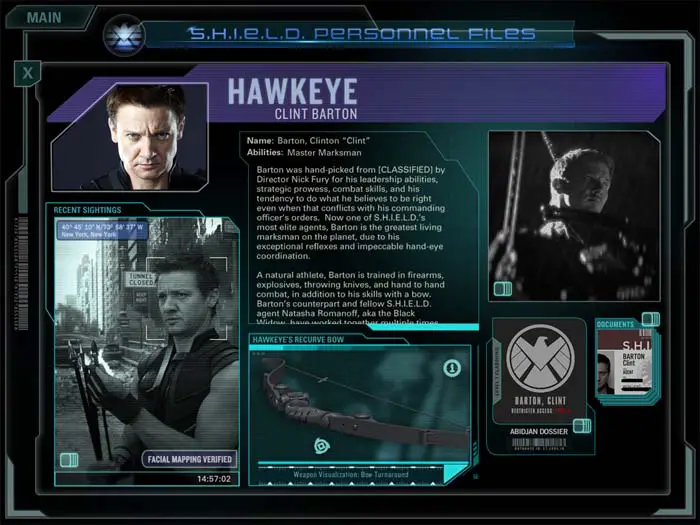This screenshot has height=525, width=700.
Task: Tap the Facial Mapping Verified label
Action: (189, 459)
